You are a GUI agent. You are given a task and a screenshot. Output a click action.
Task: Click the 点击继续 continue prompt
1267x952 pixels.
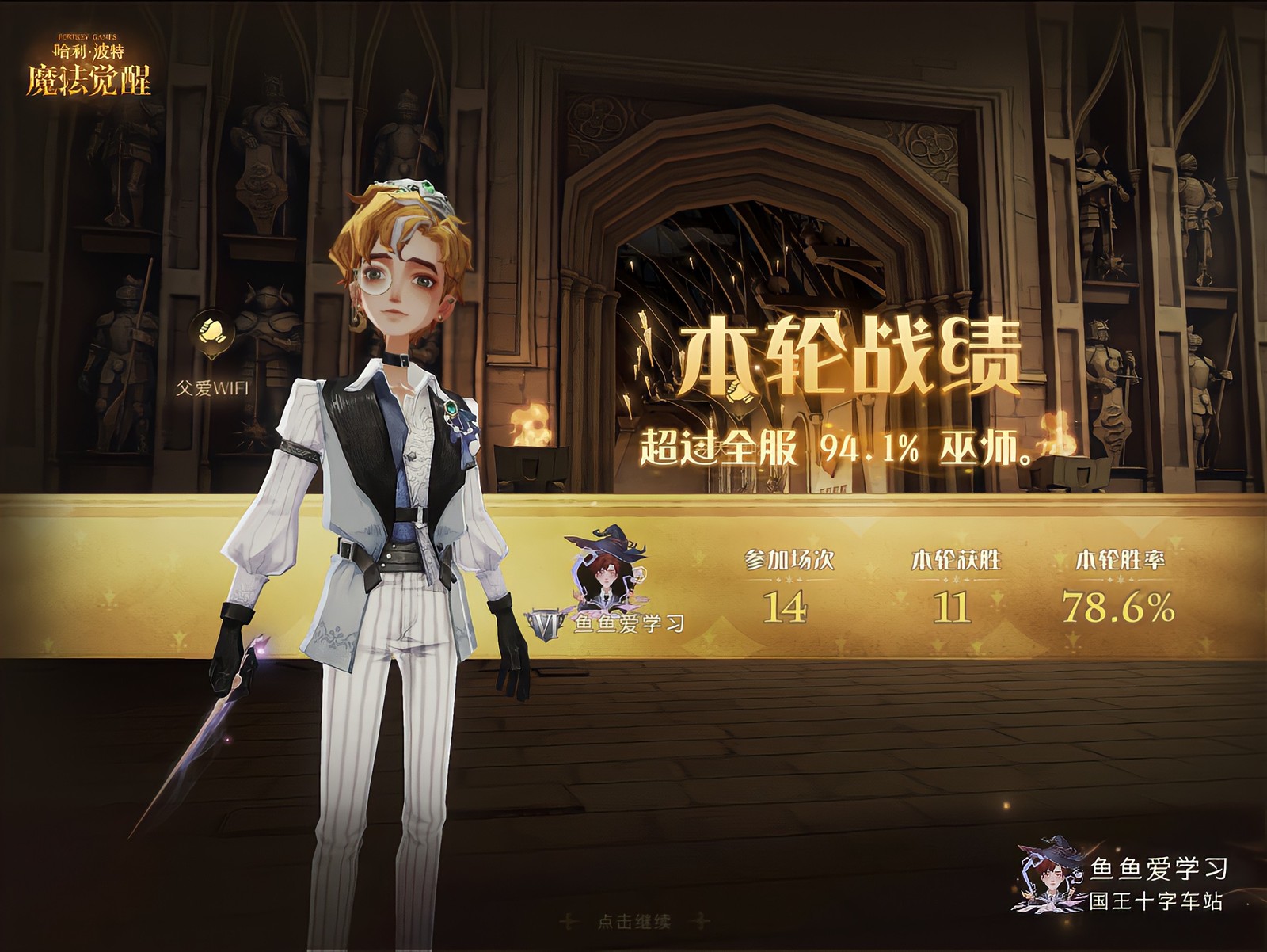[633, 921]
